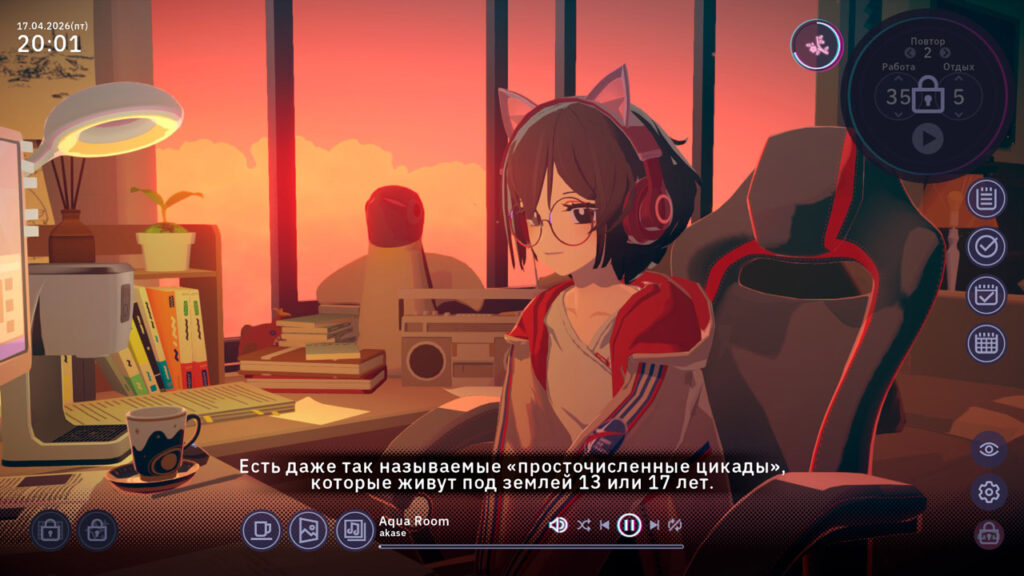The image size is (1024, 576).
Task: Toggle shuffle for the music player
Action: pos(584,525)
